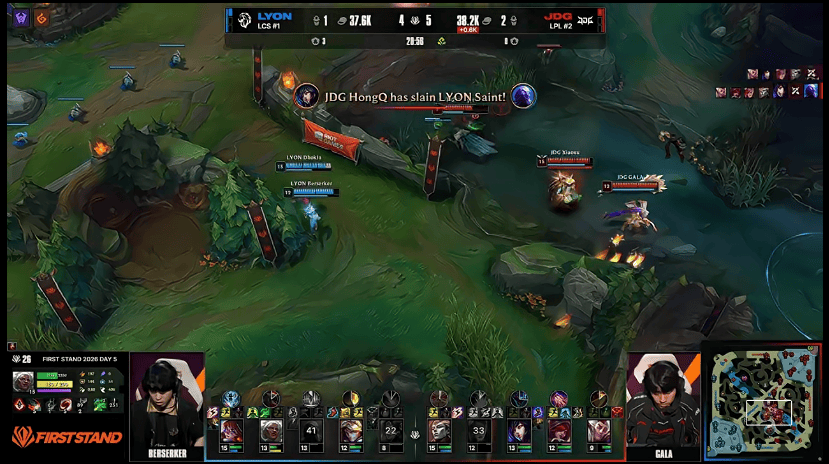829x464 pixels.
Task: Select the dead blue champion with 41 timer
Action: (312, 431)
